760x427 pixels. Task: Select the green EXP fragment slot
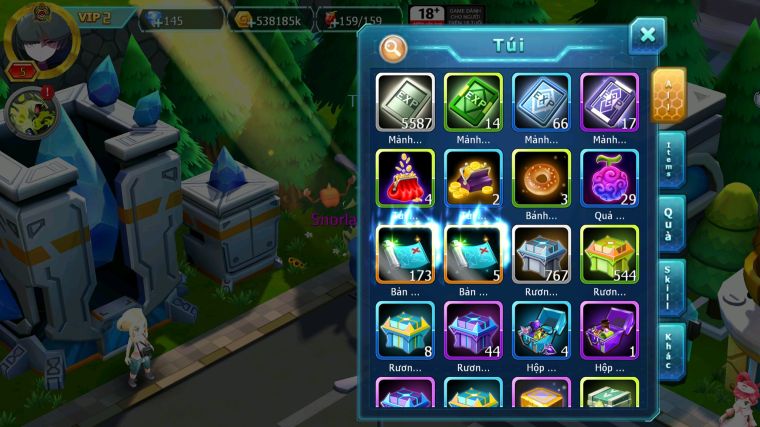pos(473,103)
